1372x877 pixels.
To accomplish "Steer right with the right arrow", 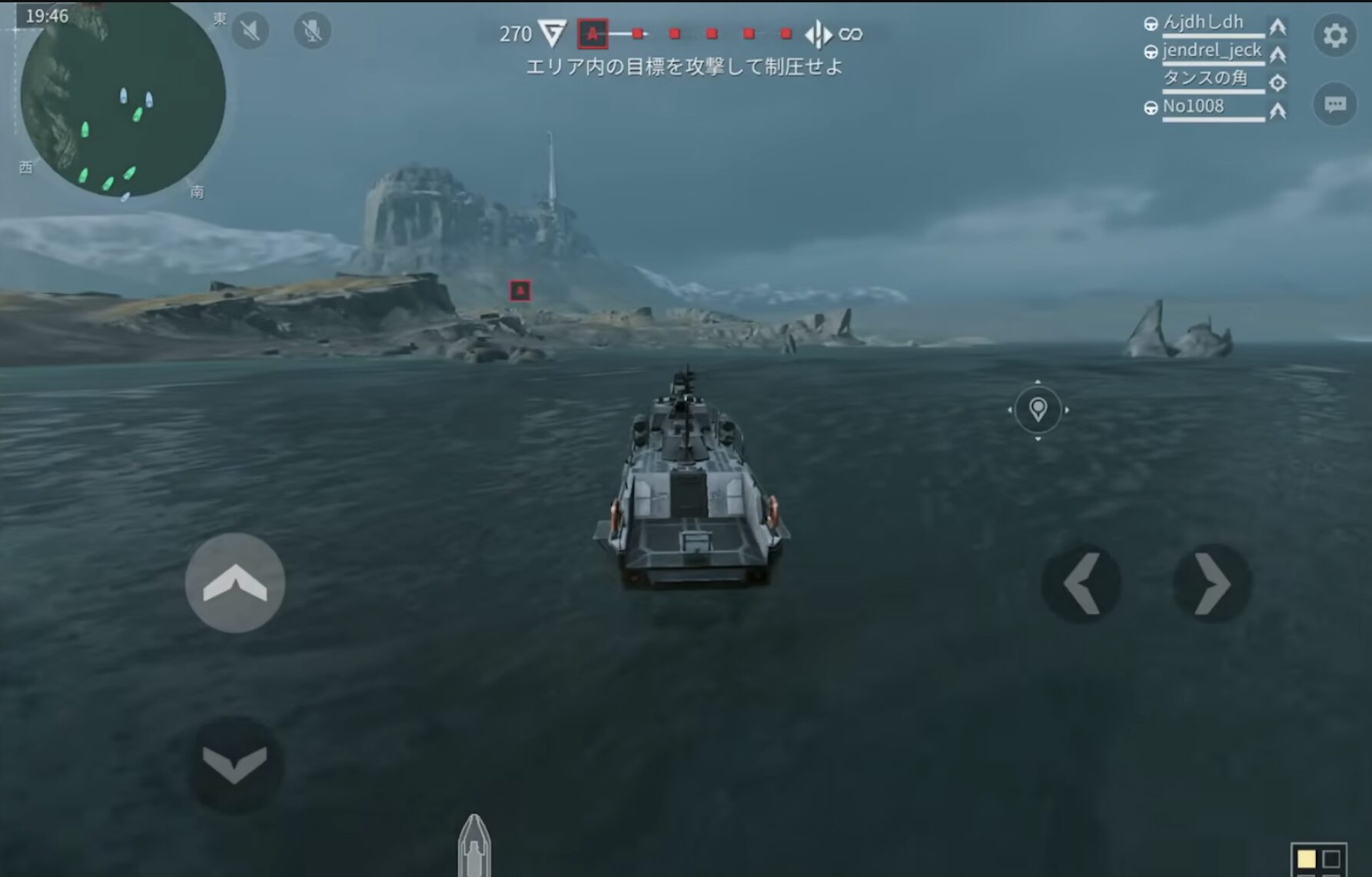I will click(x=1212, y=584).
